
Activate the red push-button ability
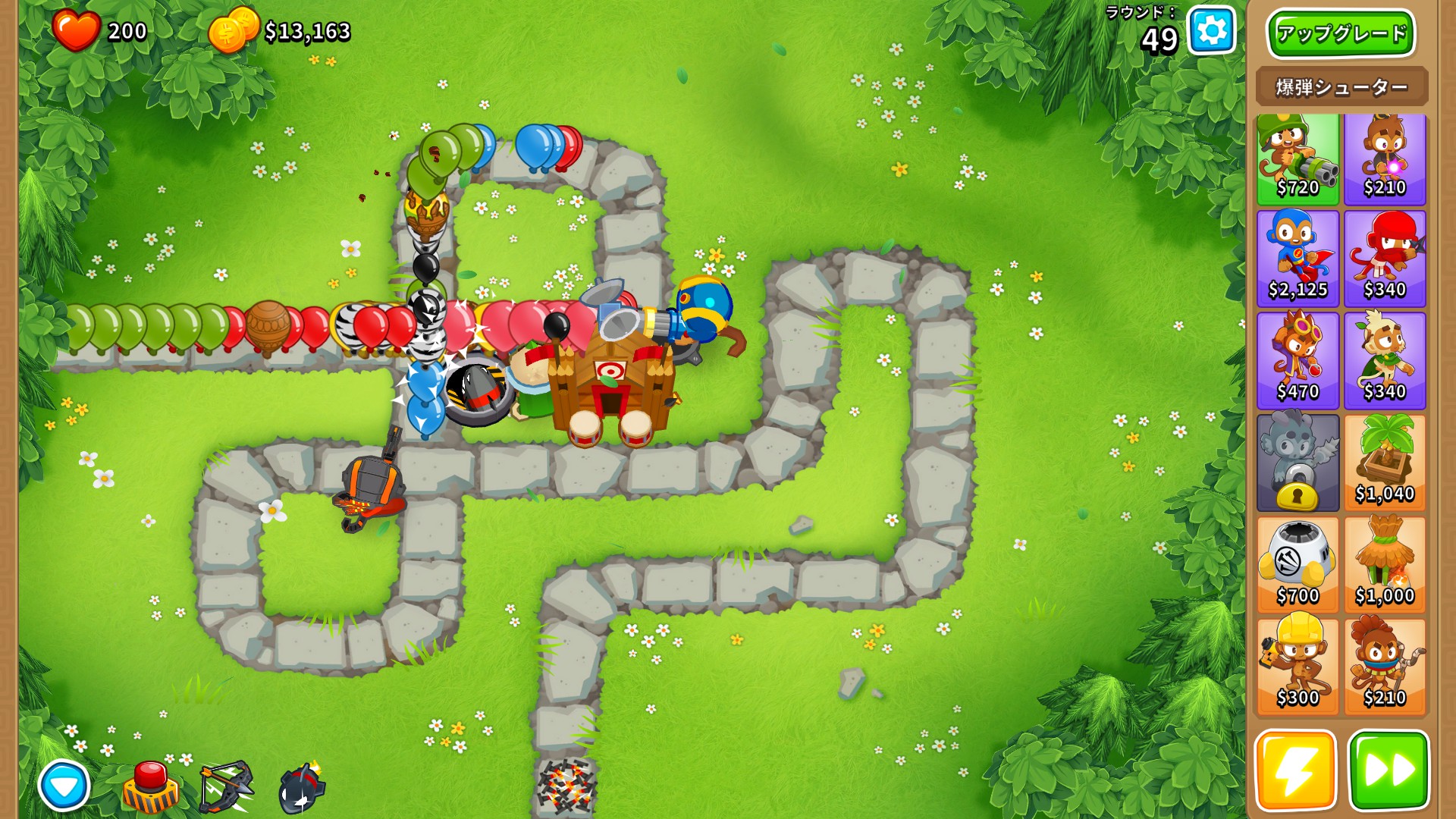click(x=151, y=787)
